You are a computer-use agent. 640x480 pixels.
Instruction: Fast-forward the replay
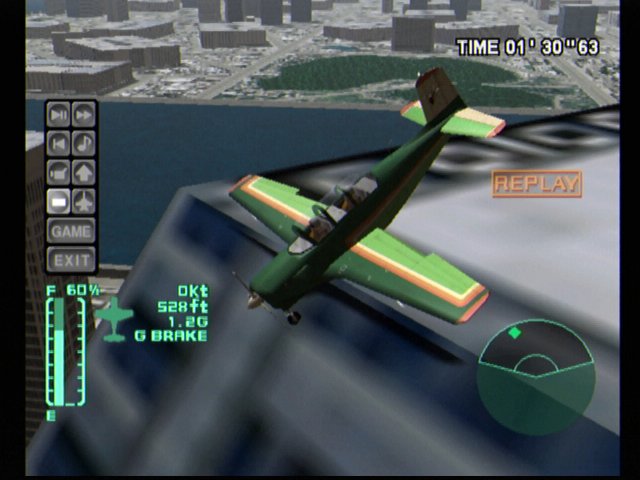(x=84, y=113)
